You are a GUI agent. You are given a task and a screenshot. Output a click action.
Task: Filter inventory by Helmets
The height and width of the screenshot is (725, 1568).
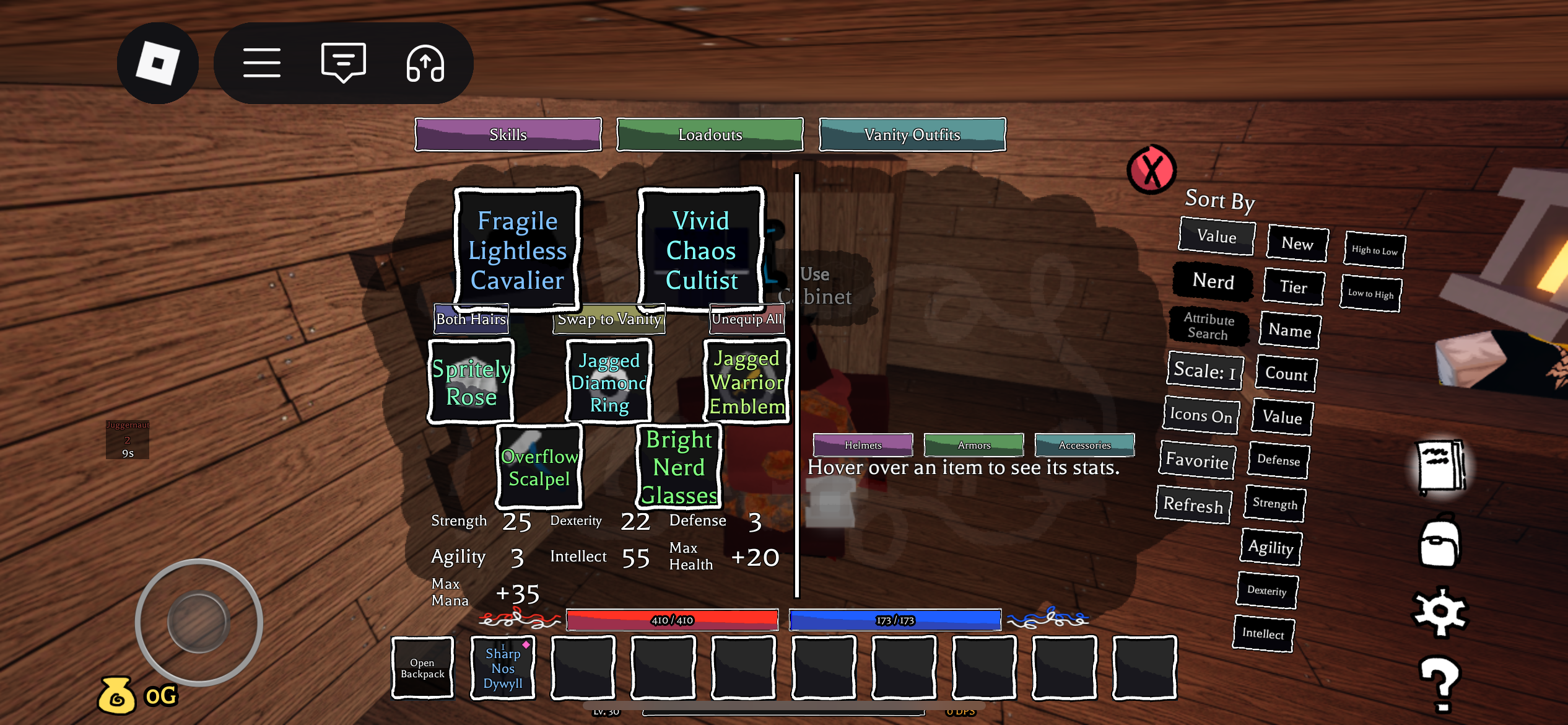click(x=863, y=445)
